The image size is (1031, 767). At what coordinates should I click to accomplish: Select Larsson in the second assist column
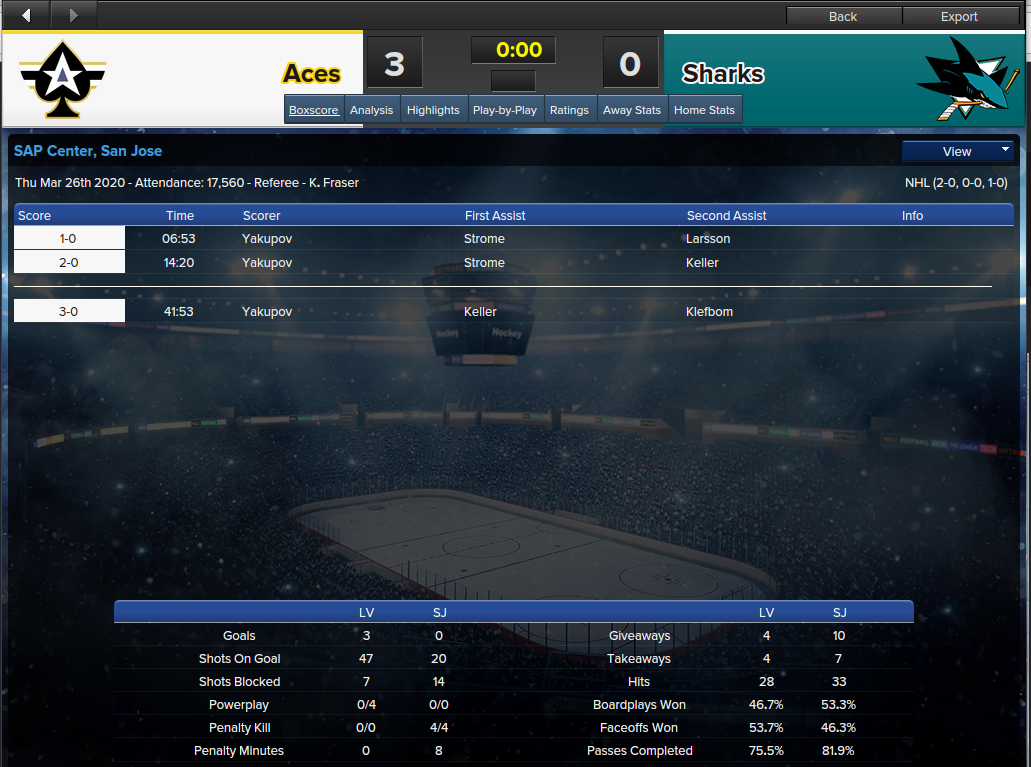click(708, 239)
